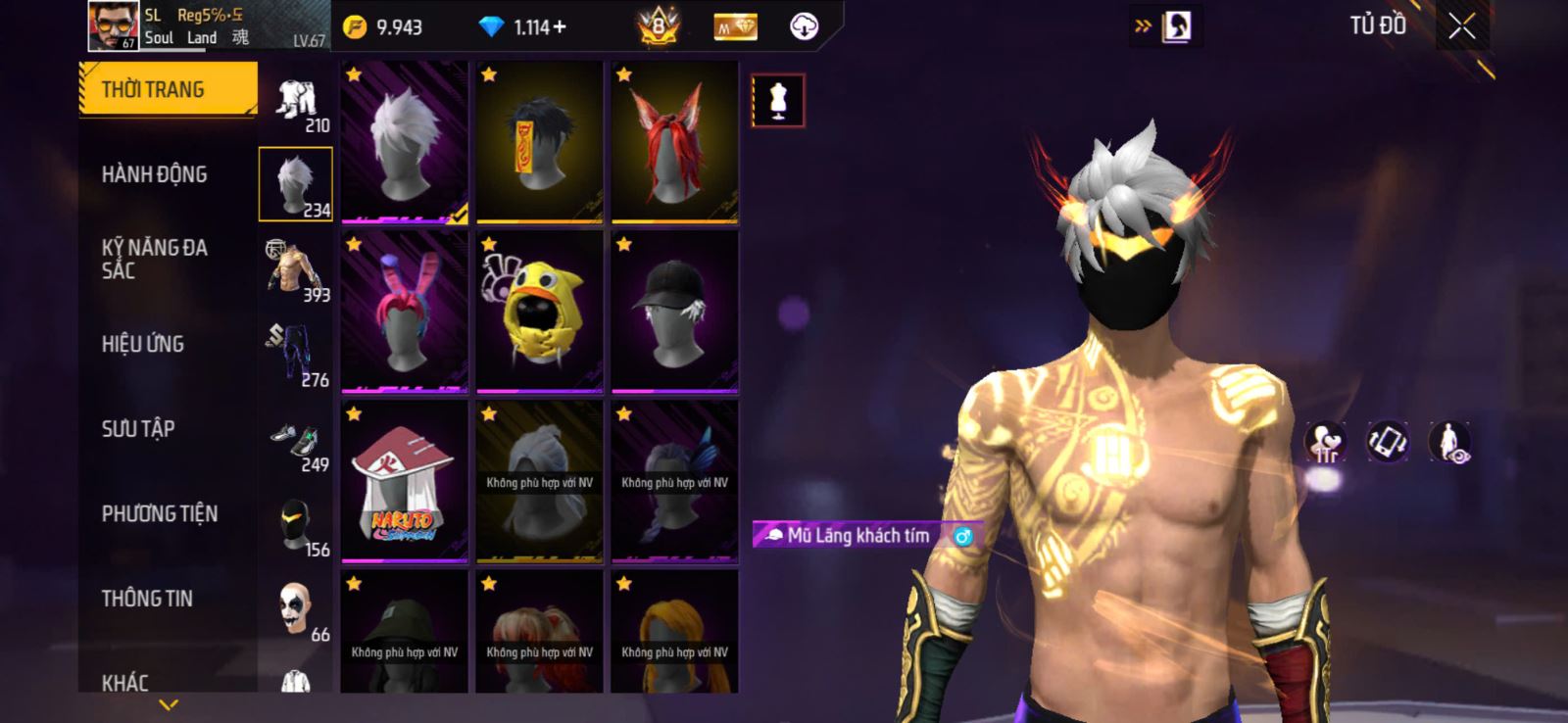Open the diamond top-up balance

[524, 27]
